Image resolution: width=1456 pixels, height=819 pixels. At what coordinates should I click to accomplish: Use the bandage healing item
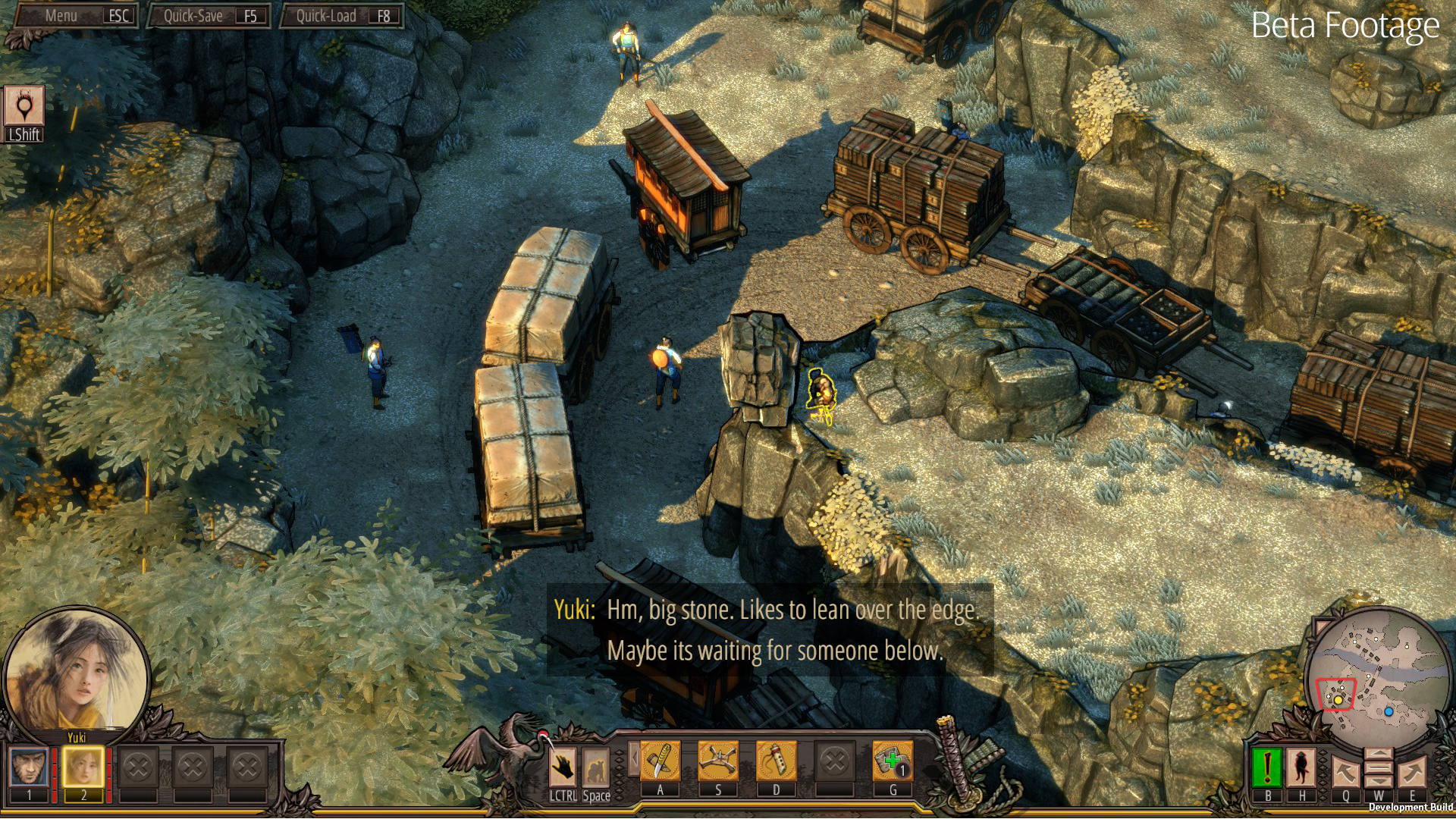[x=893, y=761]
